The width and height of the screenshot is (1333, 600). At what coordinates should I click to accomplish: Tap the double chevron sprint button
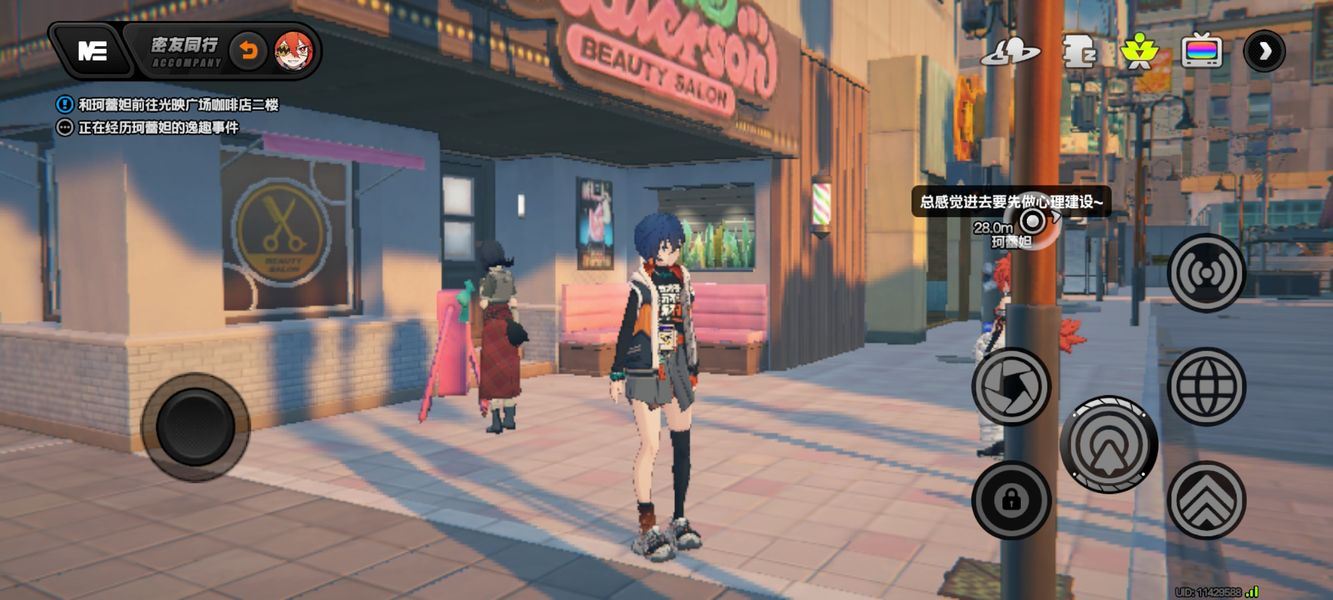pyautogui.click(x=1206, y=500)
